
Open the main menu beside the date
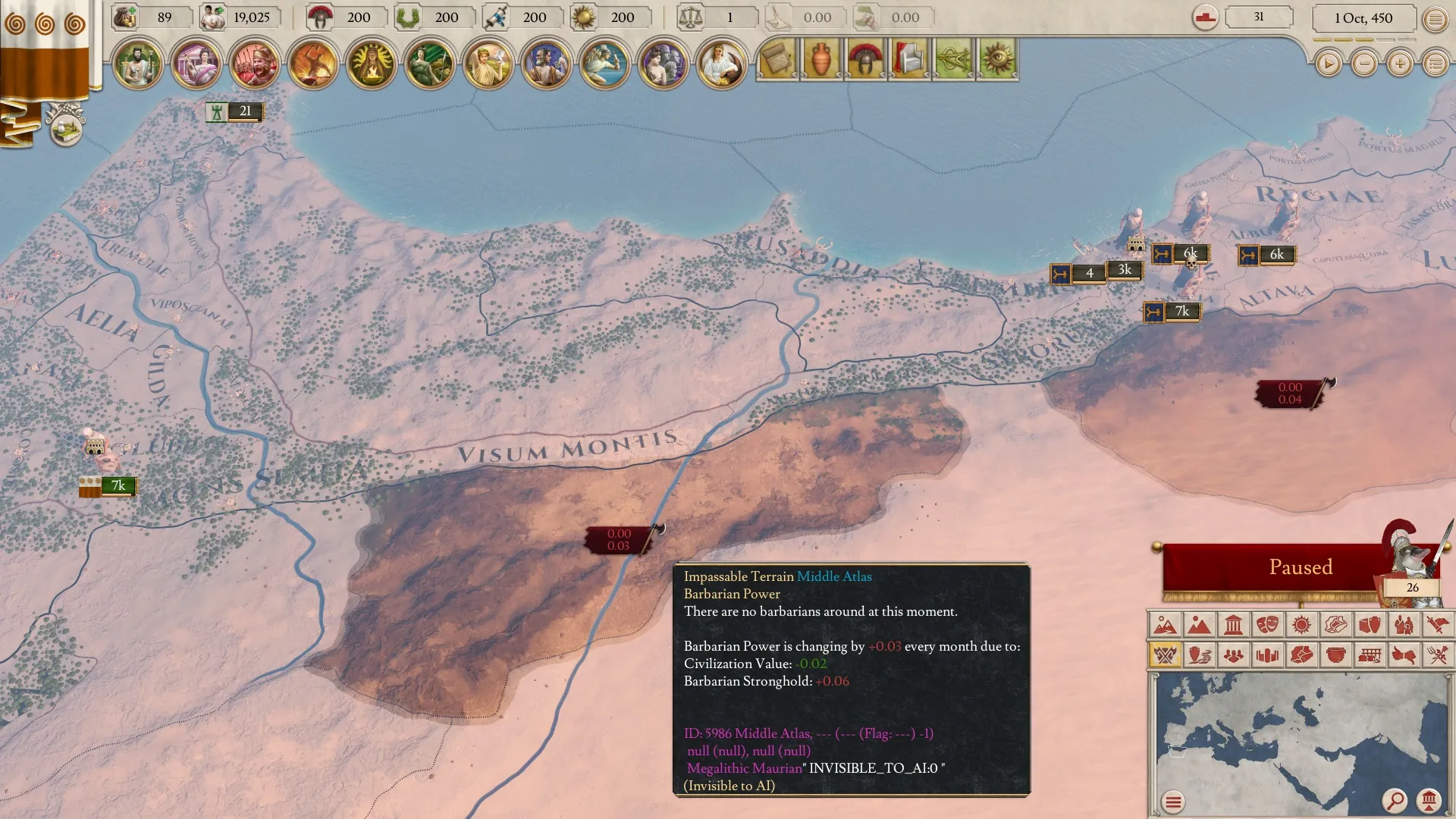click(x=1436, y=20)
